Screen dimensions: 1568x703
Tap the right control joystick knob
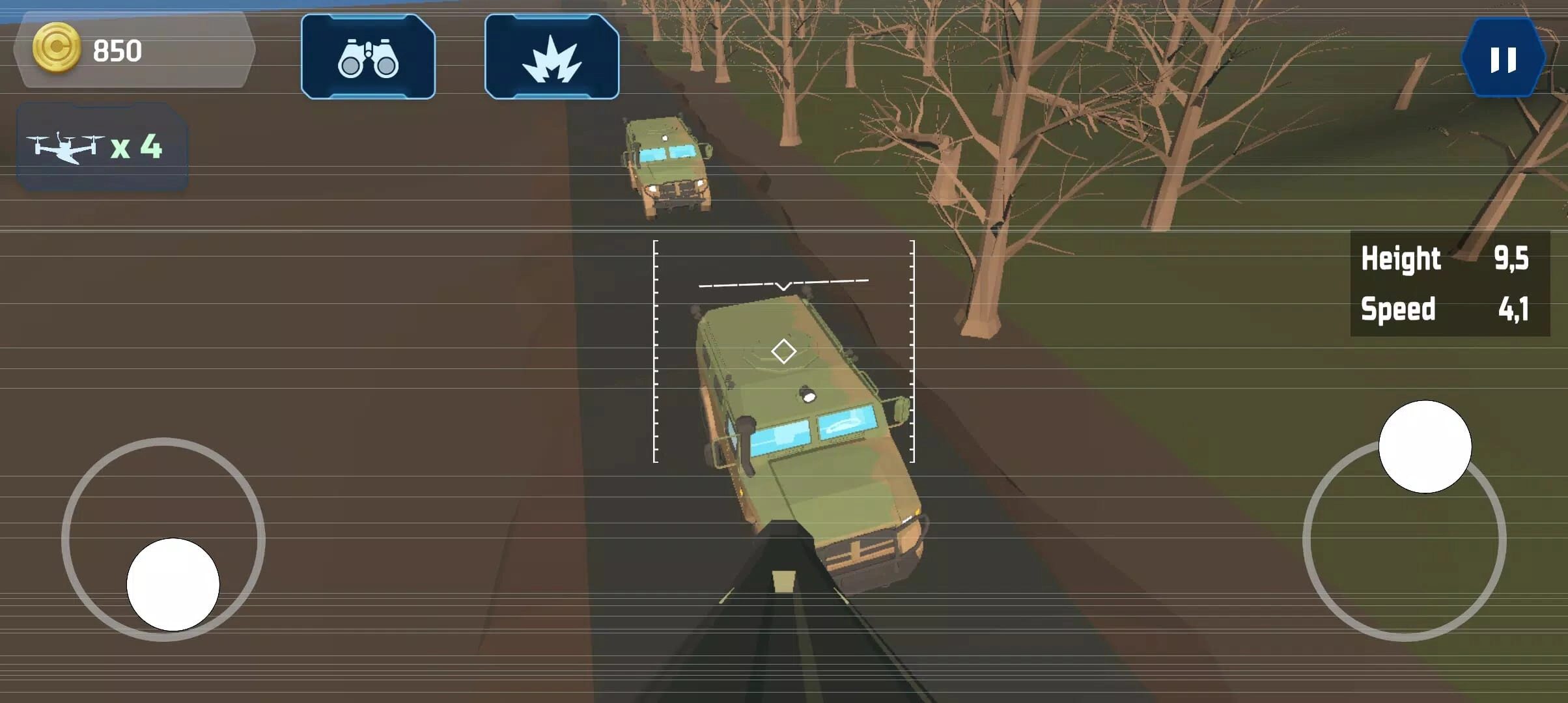(x=1425, y=447)
